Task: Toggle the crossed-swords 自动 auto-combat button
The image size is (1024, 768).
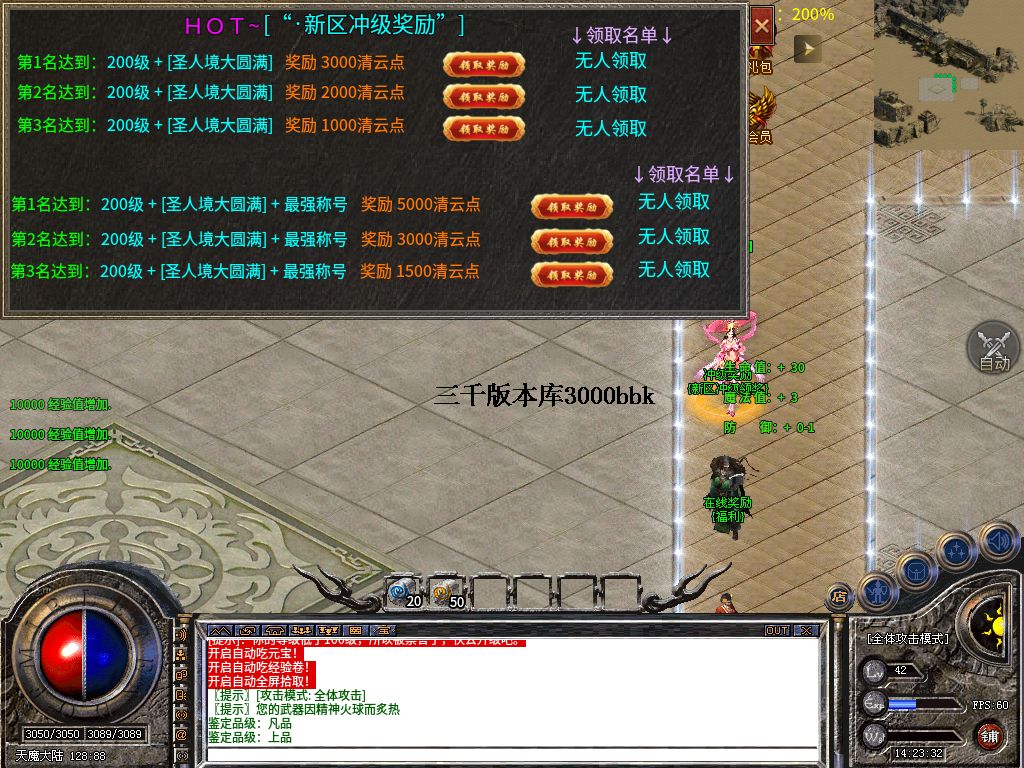Action: (x=993, y=349)
